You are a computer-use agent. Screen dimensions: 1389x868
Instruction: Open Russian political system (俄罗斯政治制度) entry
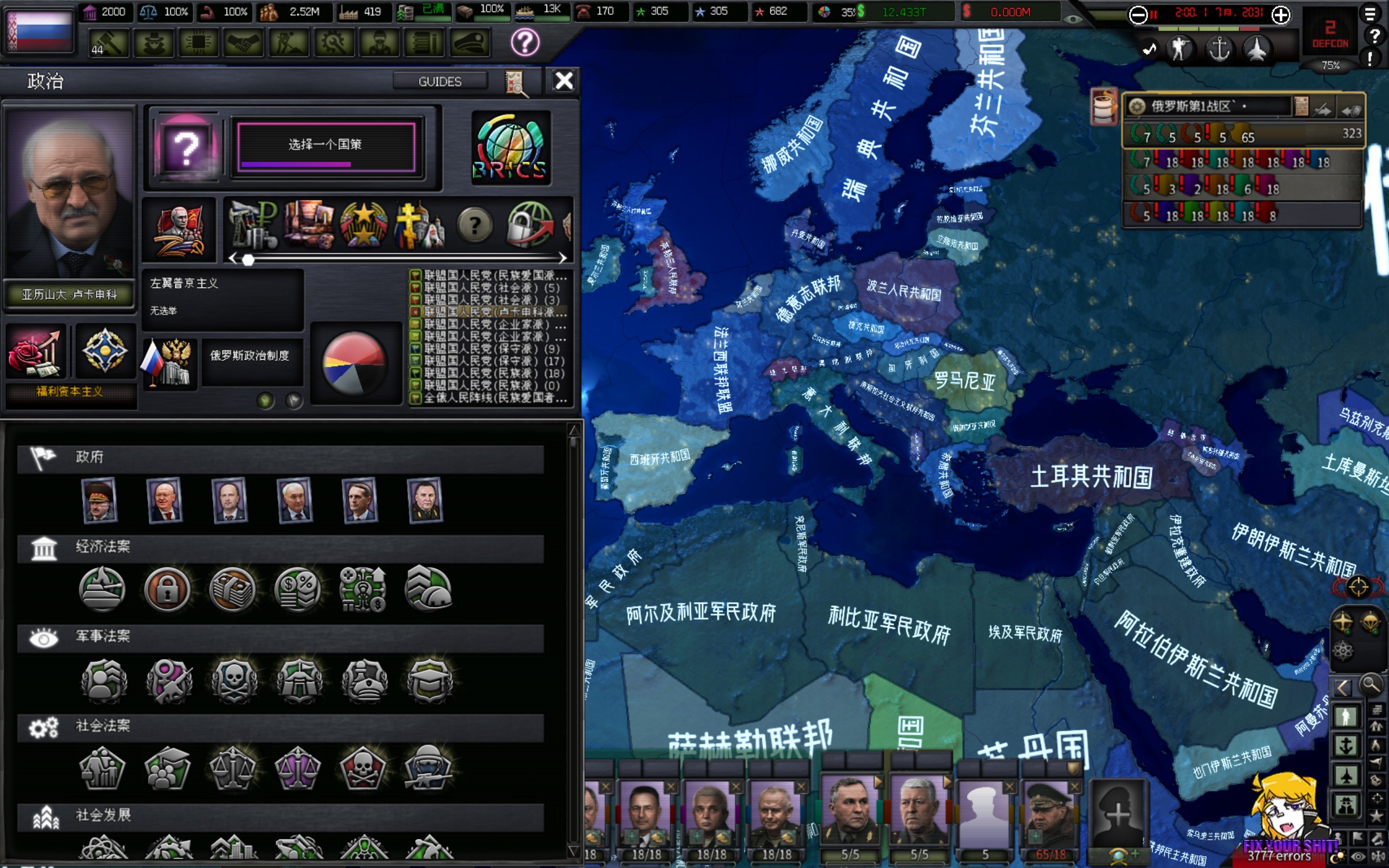click(x=250, y=356)
